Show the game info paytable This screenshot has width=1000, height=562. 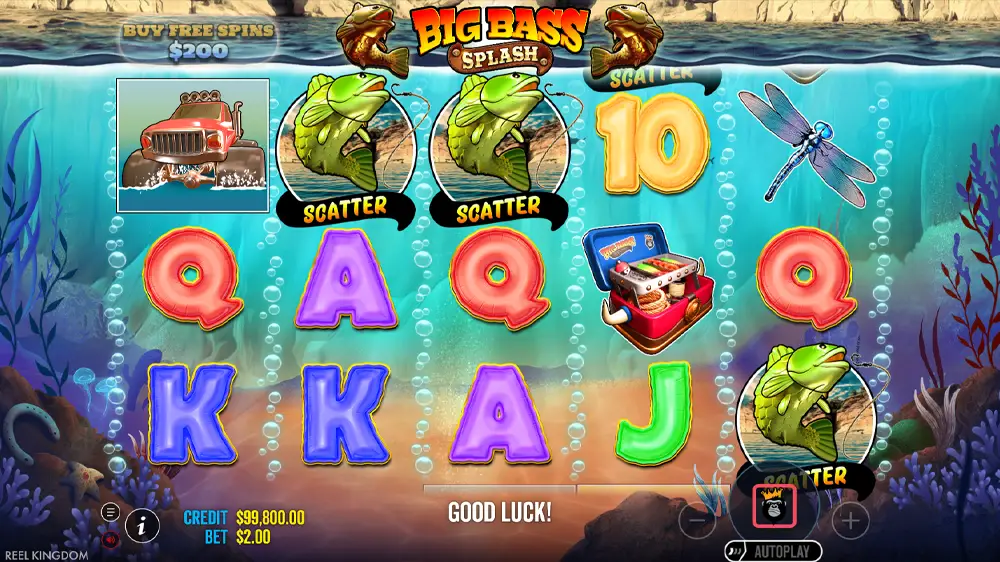pos(143,524)
